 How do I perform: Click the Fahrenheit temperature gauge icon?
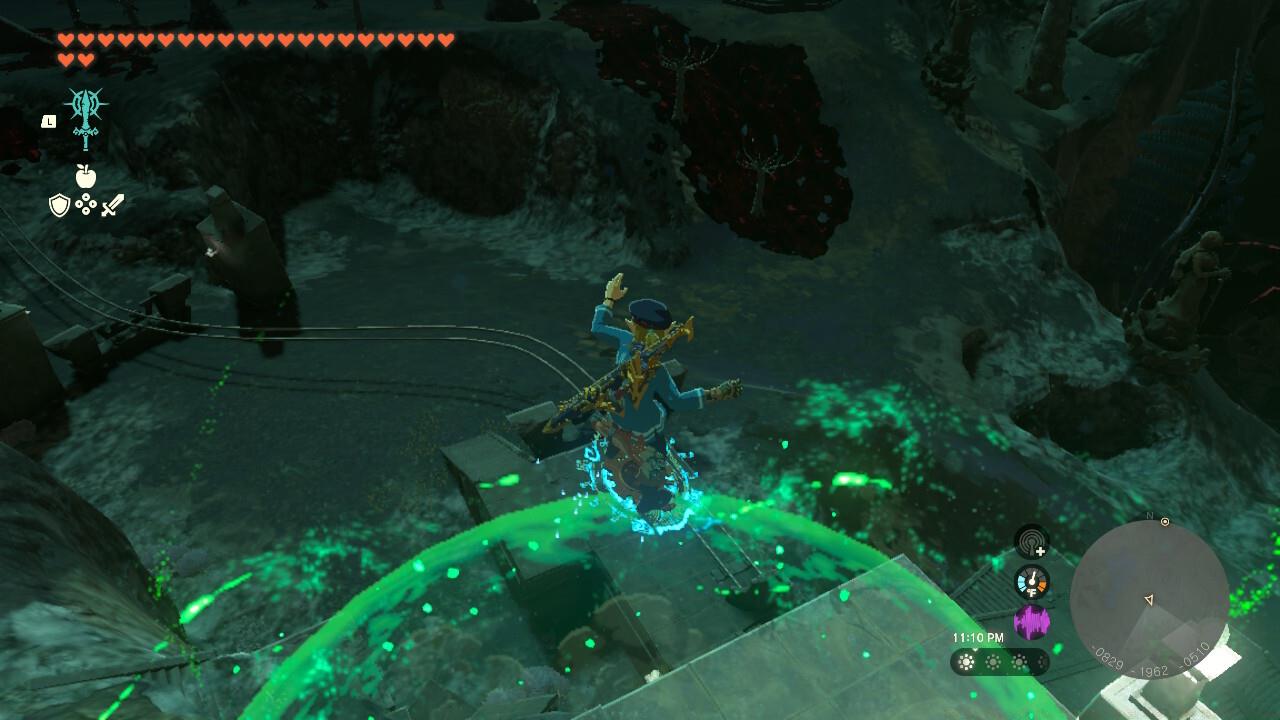(x=1032, y=581)
